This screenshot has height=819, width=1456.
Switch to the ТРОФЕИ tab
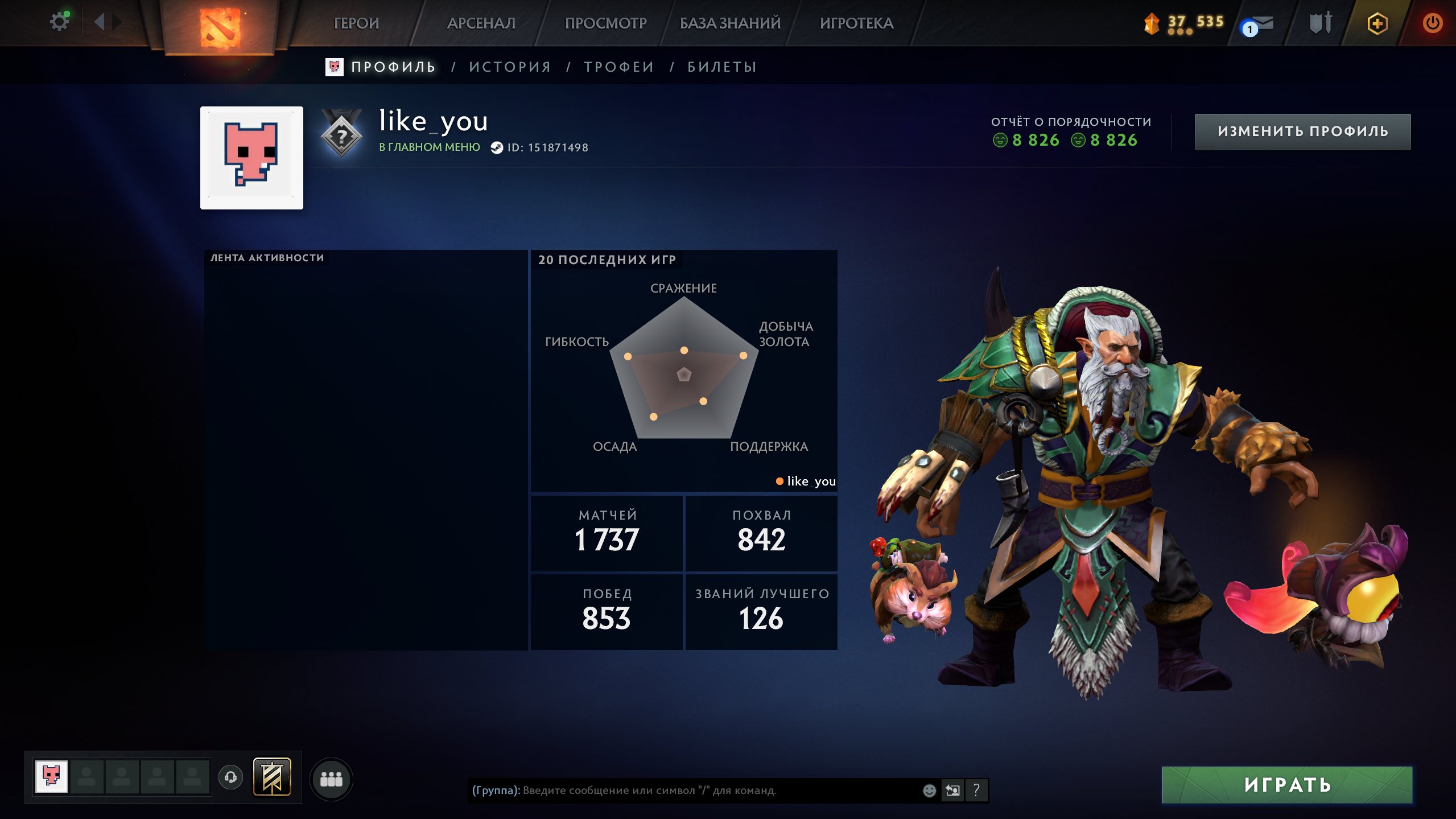pos(619,67)
